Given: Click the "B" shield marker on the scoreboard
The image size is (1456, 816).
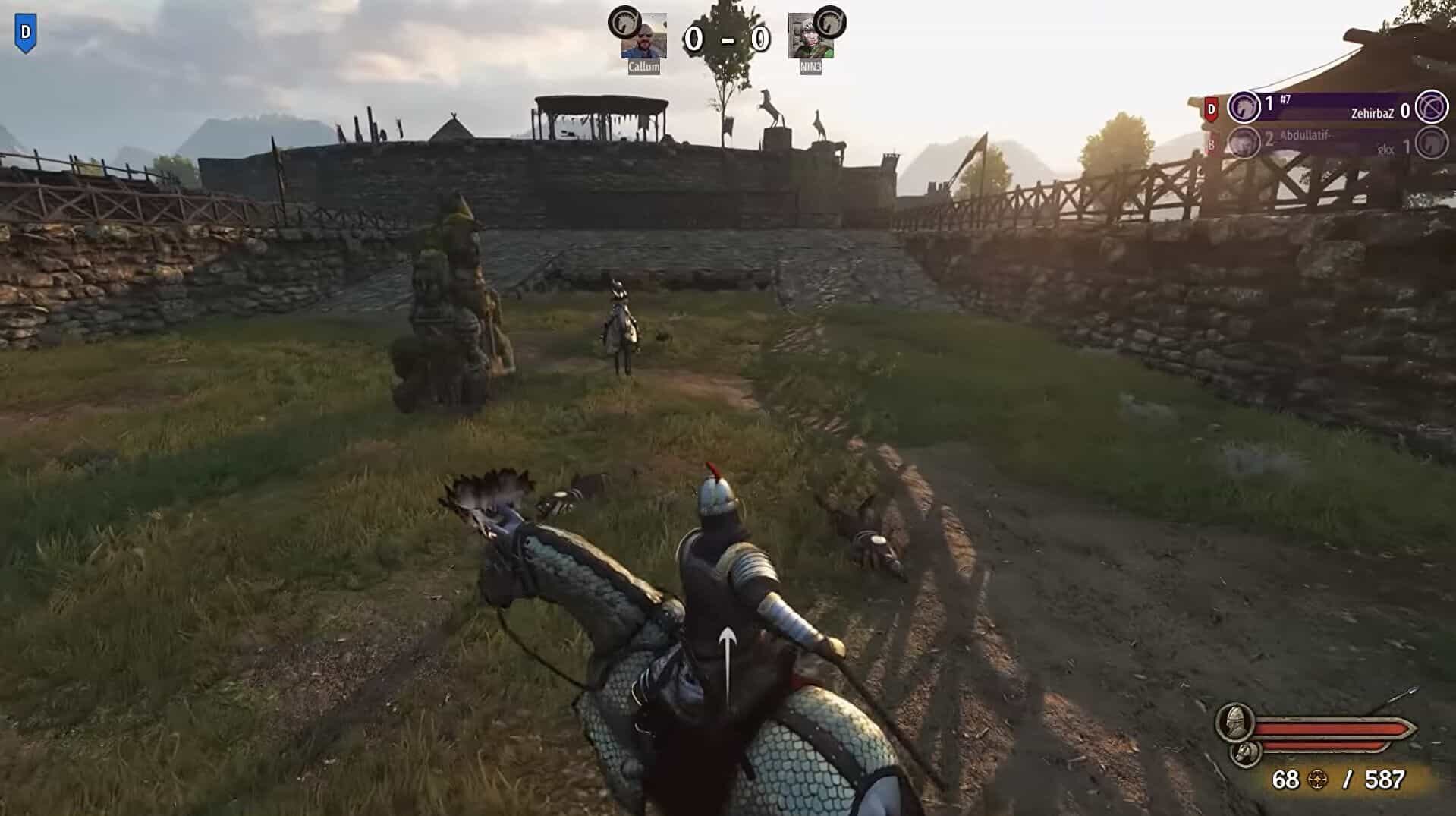Looking at the screenshot, I should click(1211, 144).
